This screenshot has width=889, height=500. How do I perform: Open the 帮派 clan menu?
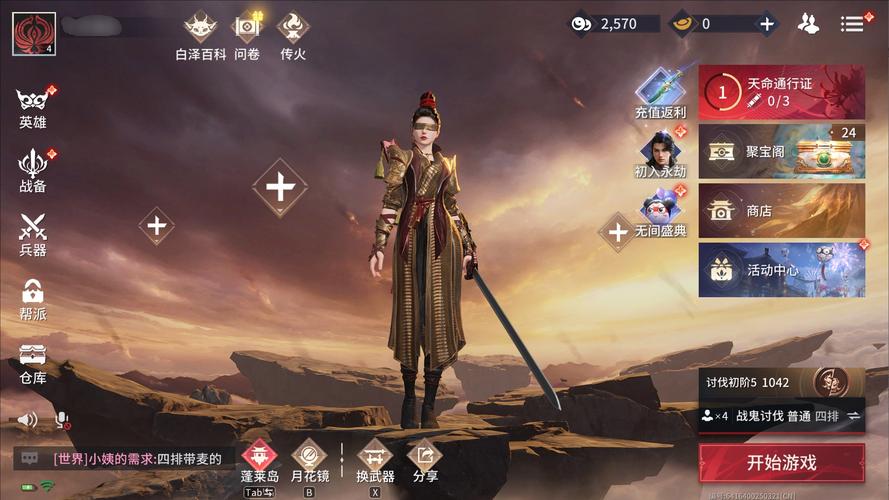click(x=33, y=298)
